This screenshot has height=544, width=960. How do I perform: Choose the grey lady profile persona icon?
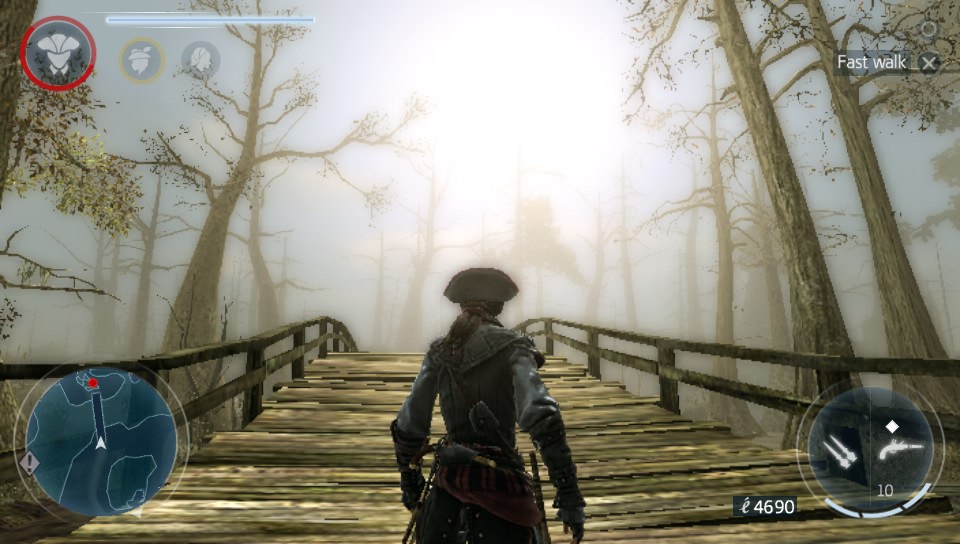tap(200, 59)
